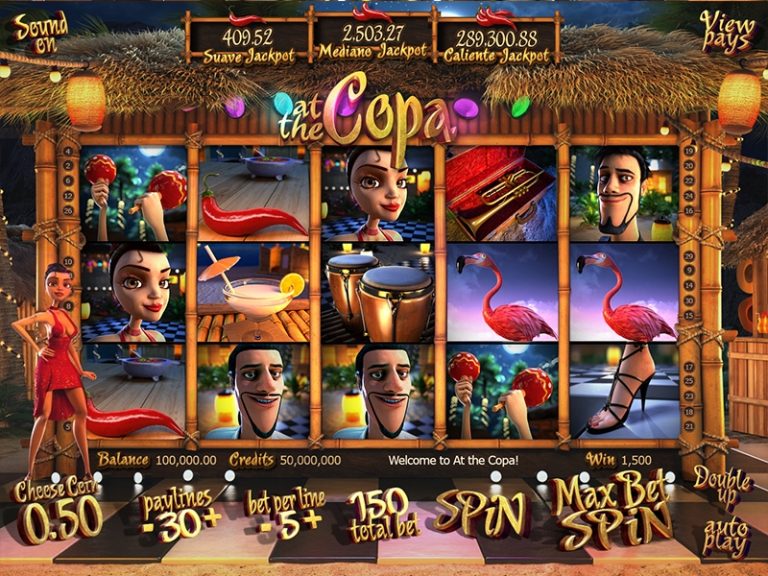The image size is (768, 576).
Task: Decrease paylines with the minus sign
Action: (x=146, y=527)
